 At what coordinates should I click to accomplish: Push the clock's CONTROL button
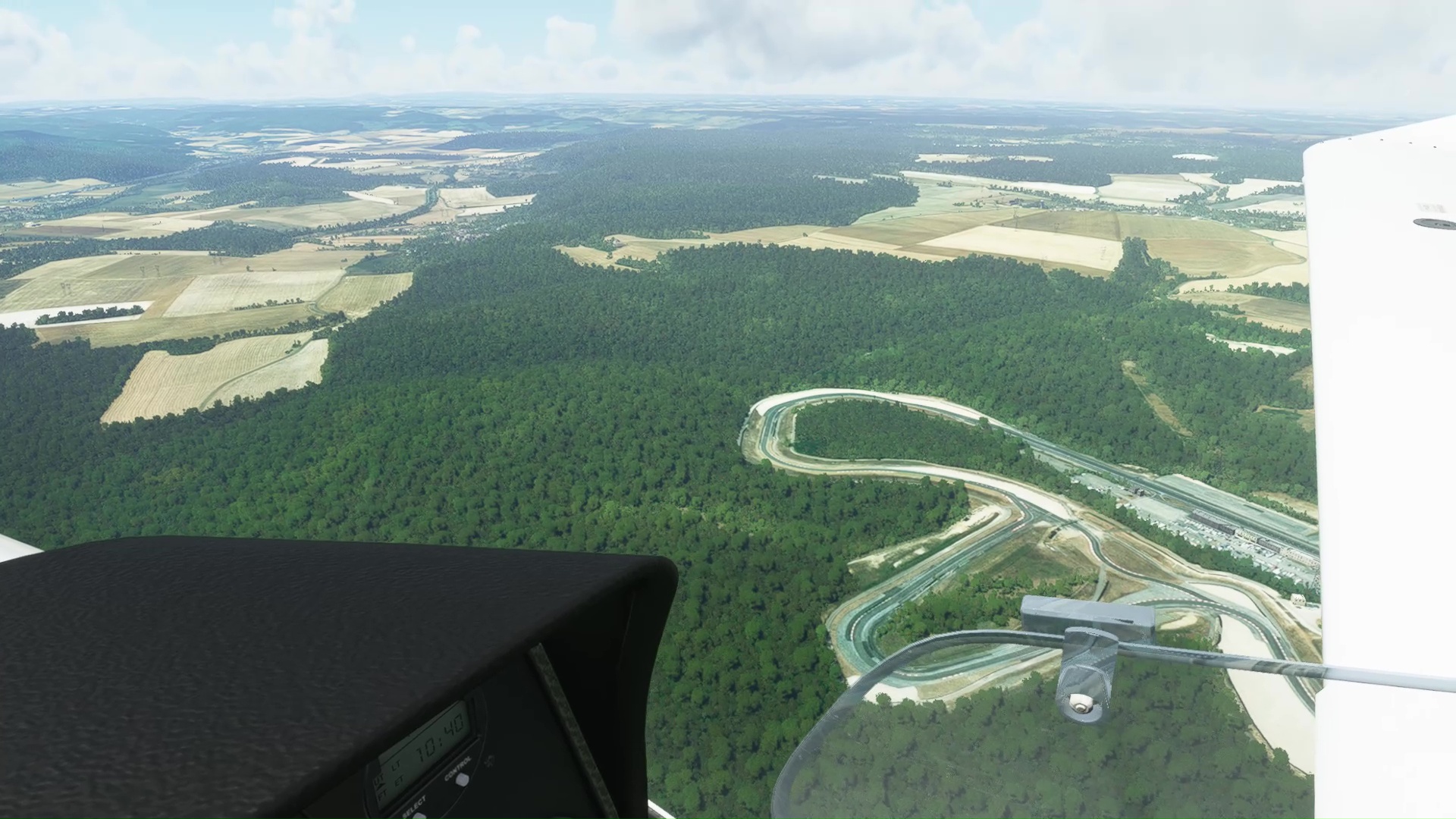[461, 780]
